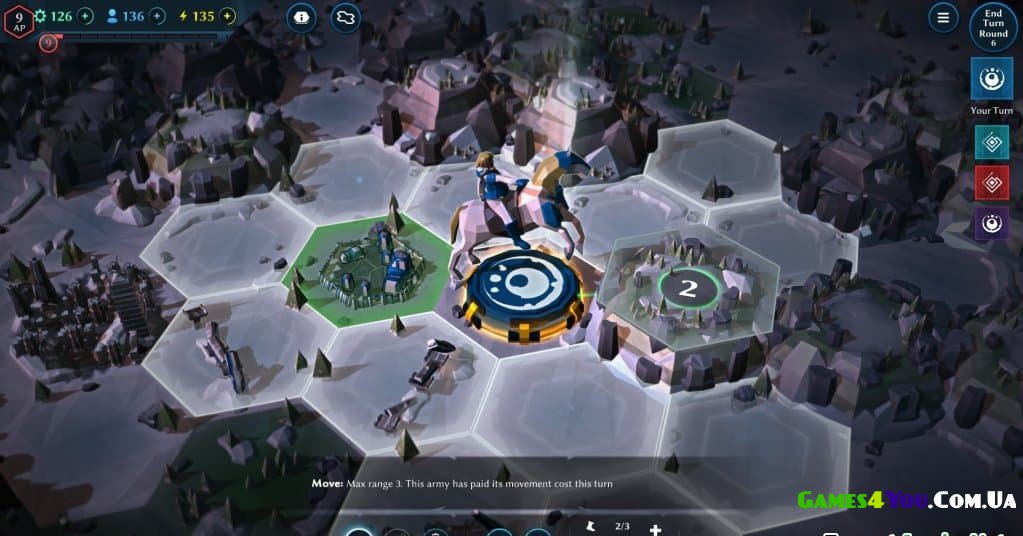Image resolution: width=1023 pixels, height=536 pixels.
Task: Select the hex tile marked with 2
Action: tap(688, 289)
